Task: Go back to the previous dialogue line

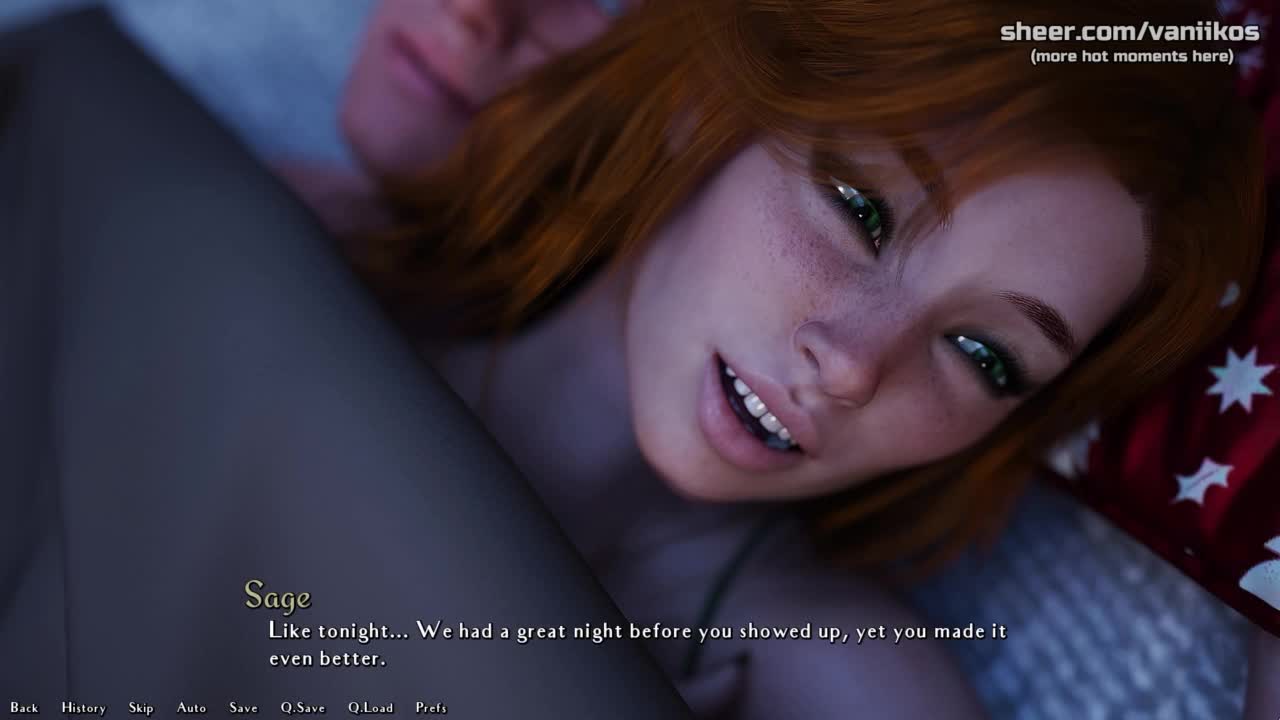Action: coord(24,708)
